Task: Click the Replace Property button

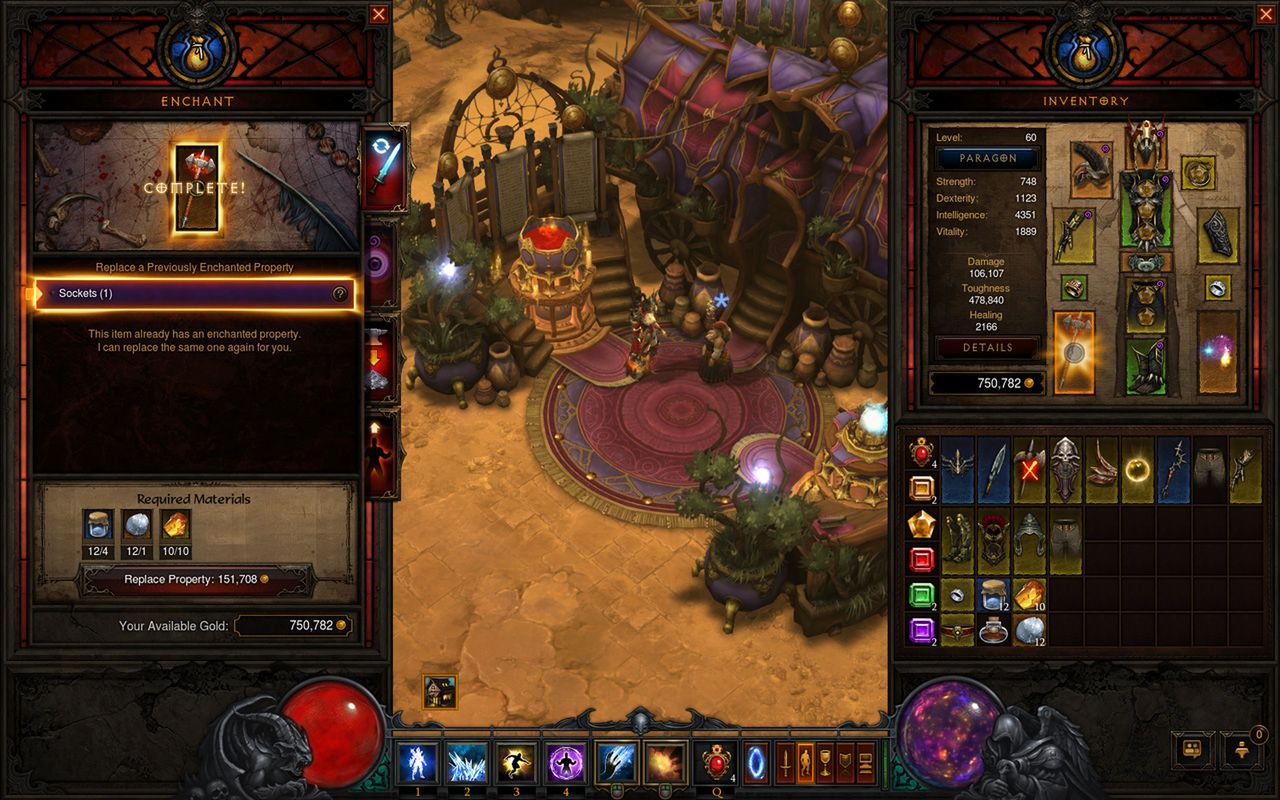Action: (196, 579)
